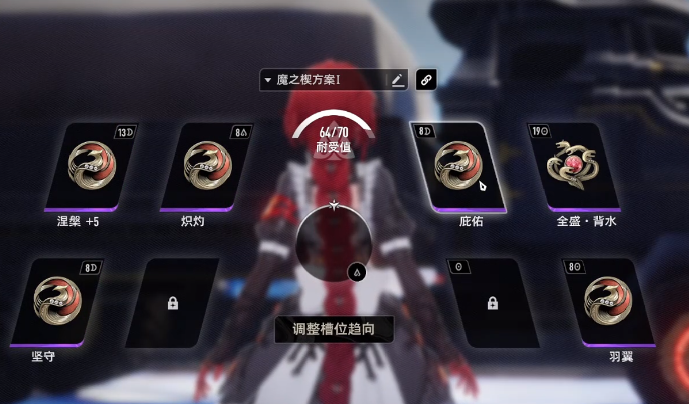Pick the 坚守 wedge slot
The width and height of the screenshot is (689, 404).
coord(64,302)
